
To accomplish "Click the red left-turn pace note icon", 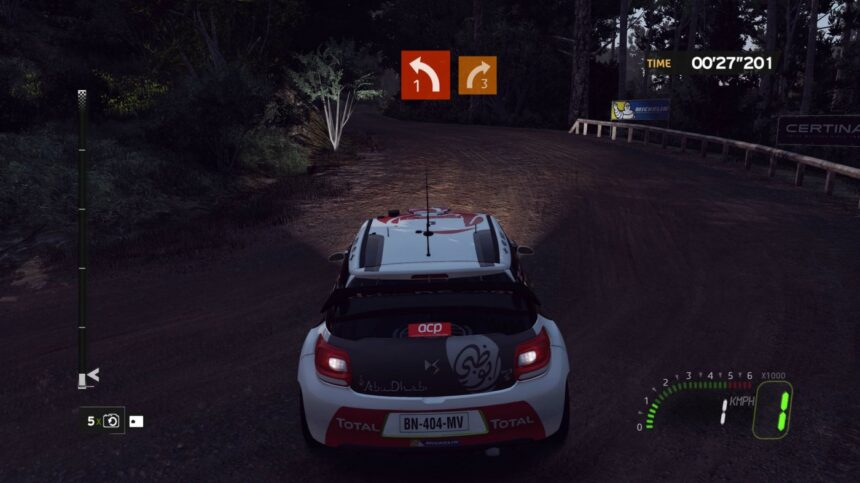I will pyautogui.click(x=425, y=75).
